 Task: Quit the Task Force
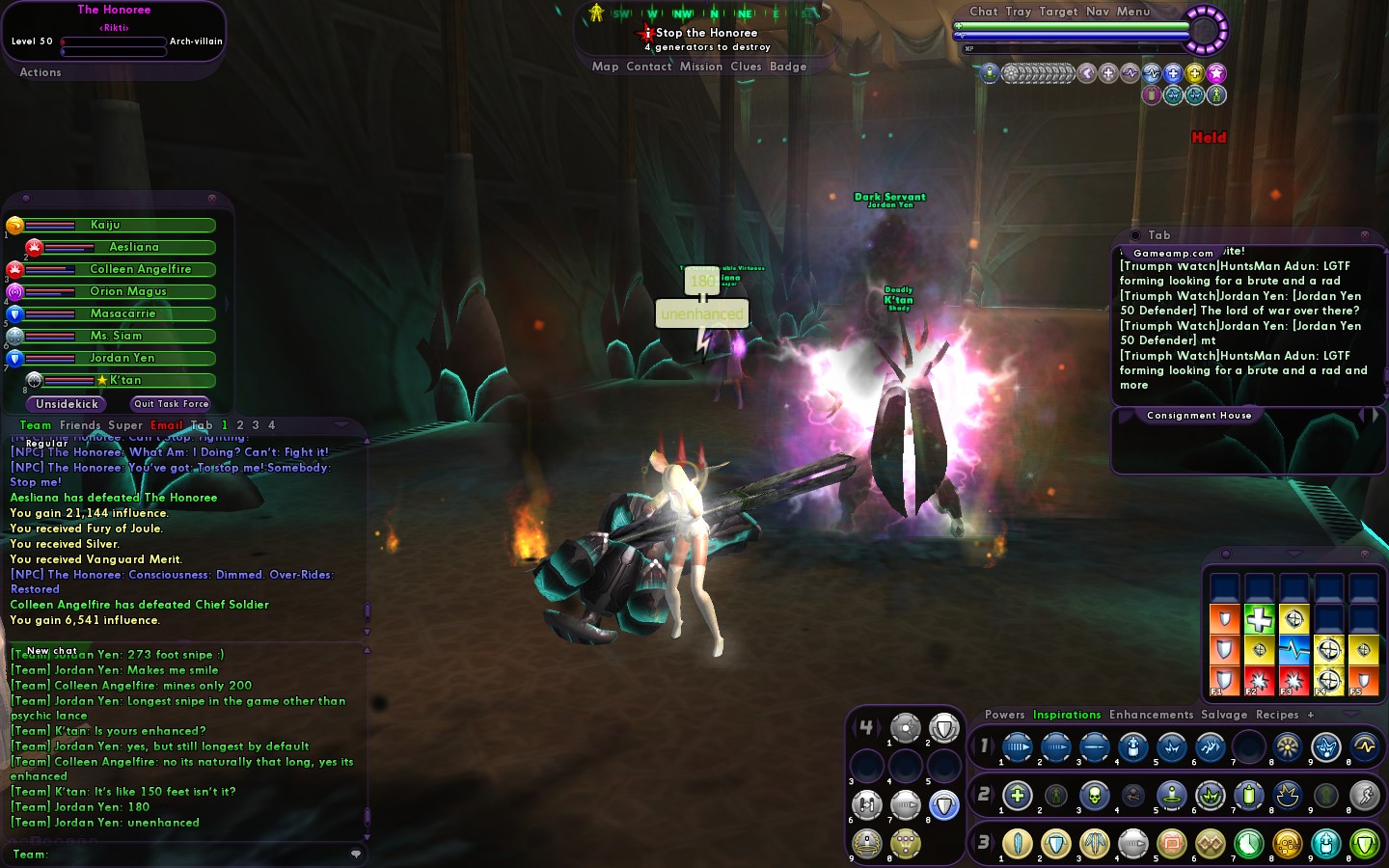coord(171,404)
